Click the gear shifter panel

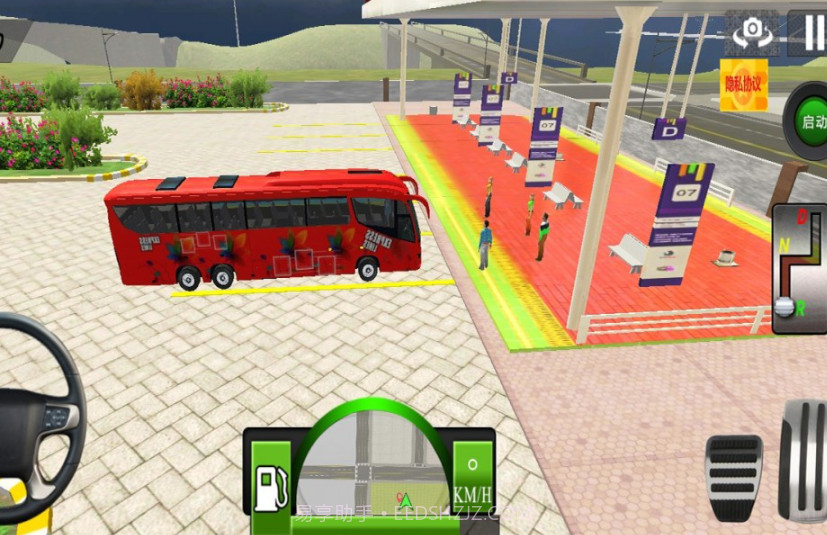[799, 267]
